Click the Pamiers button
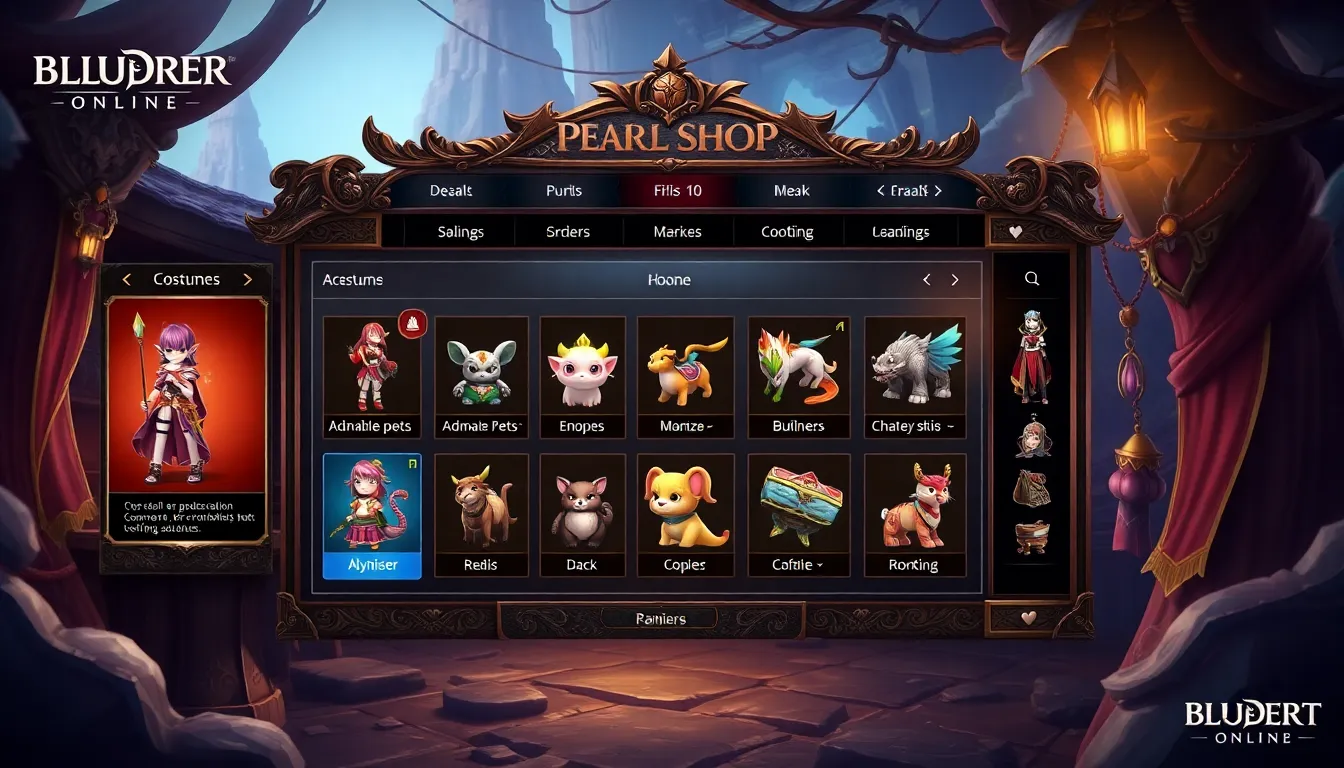Image resolution: width=1344 pixels, height=768 pixels. [660, 619]
